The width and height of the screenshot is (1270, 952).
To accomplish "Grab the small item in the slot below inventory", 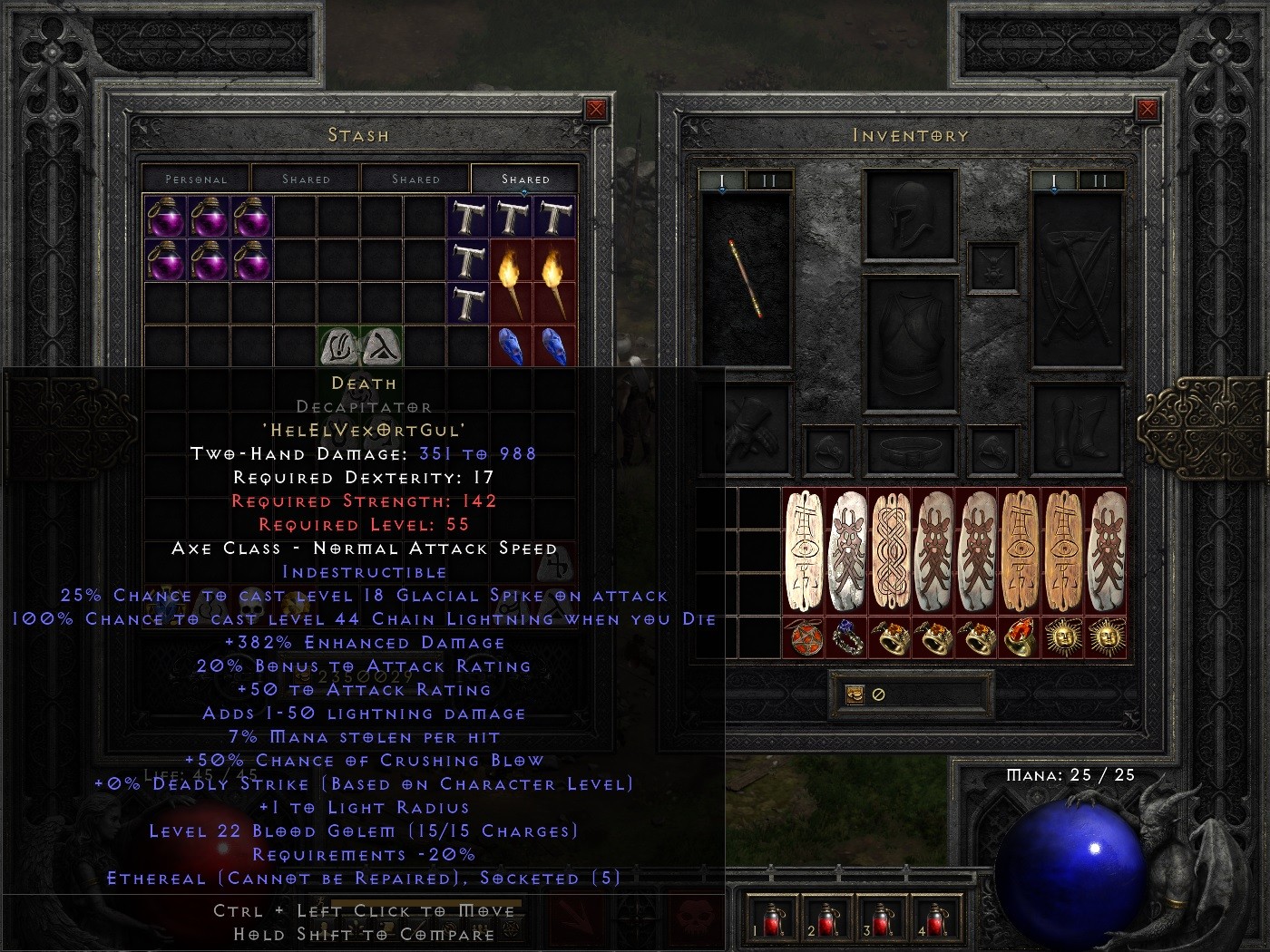I will coord(854,695).
